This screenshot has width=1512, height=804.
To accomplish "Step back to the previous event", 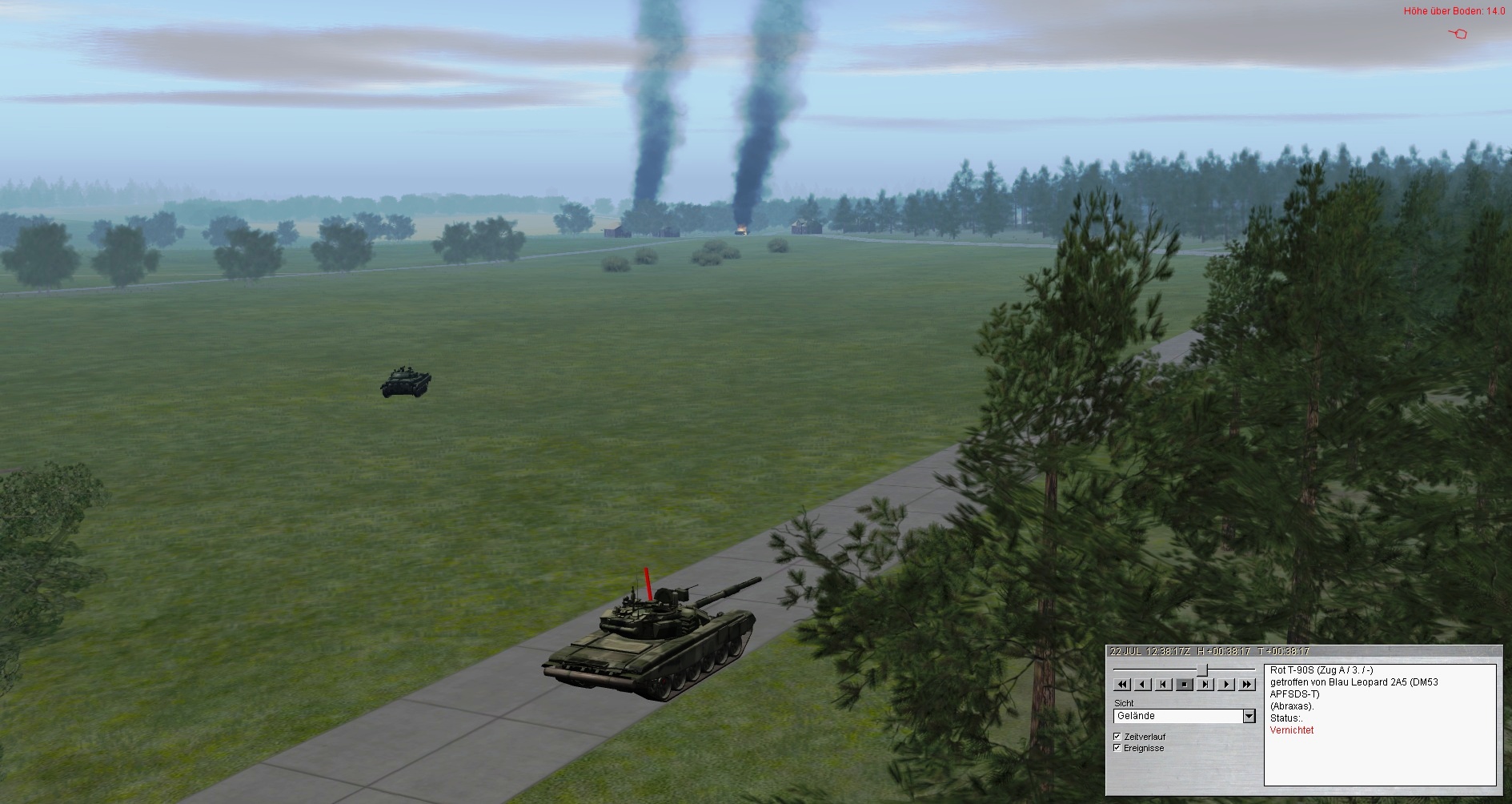I will 1164,685.
